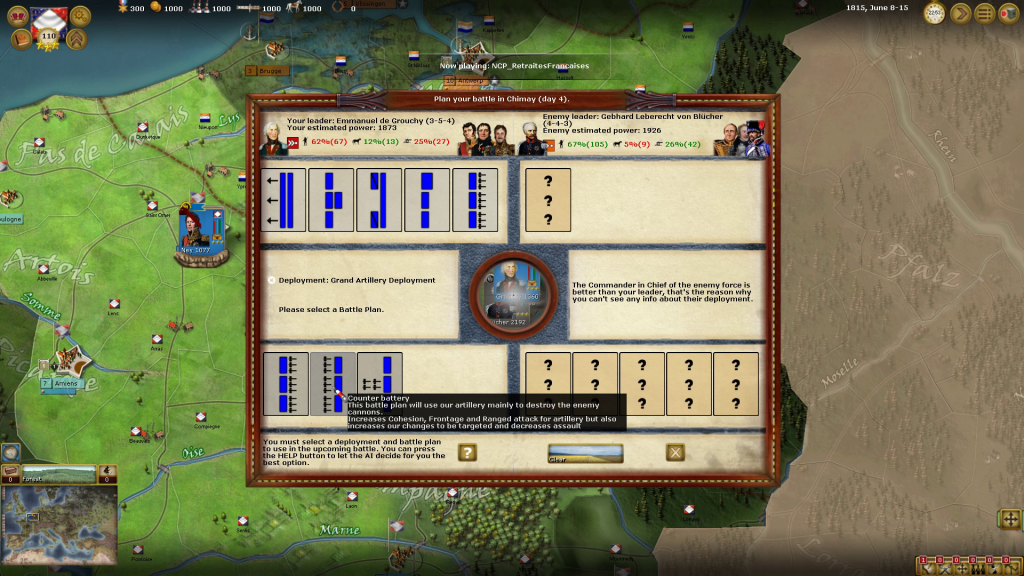Choose the first battle plan card in the bottom row

point(285,383)
